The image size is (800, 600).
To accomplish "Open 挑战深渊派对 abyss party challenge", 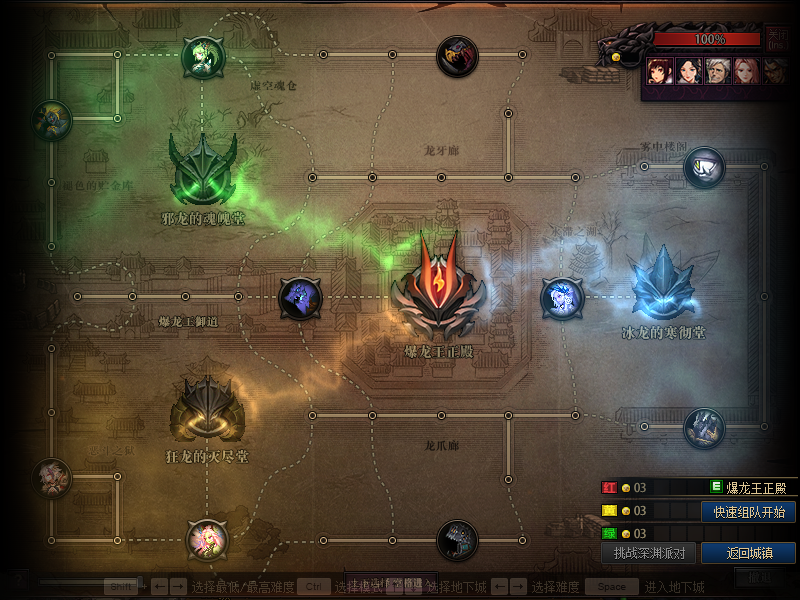I will point(649,553).
